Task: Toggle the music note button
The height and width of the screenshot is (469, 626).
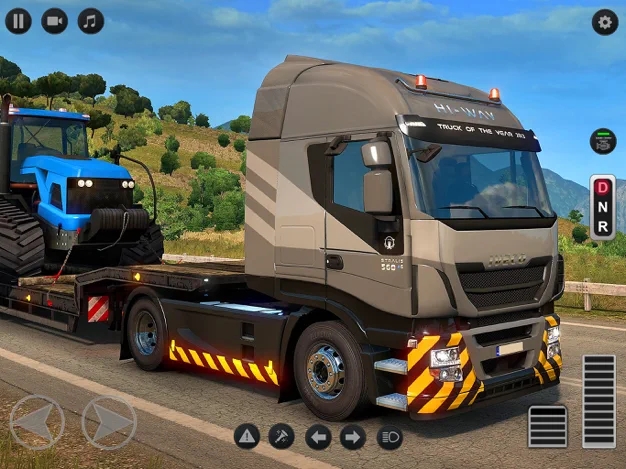Action: point(91,21)
